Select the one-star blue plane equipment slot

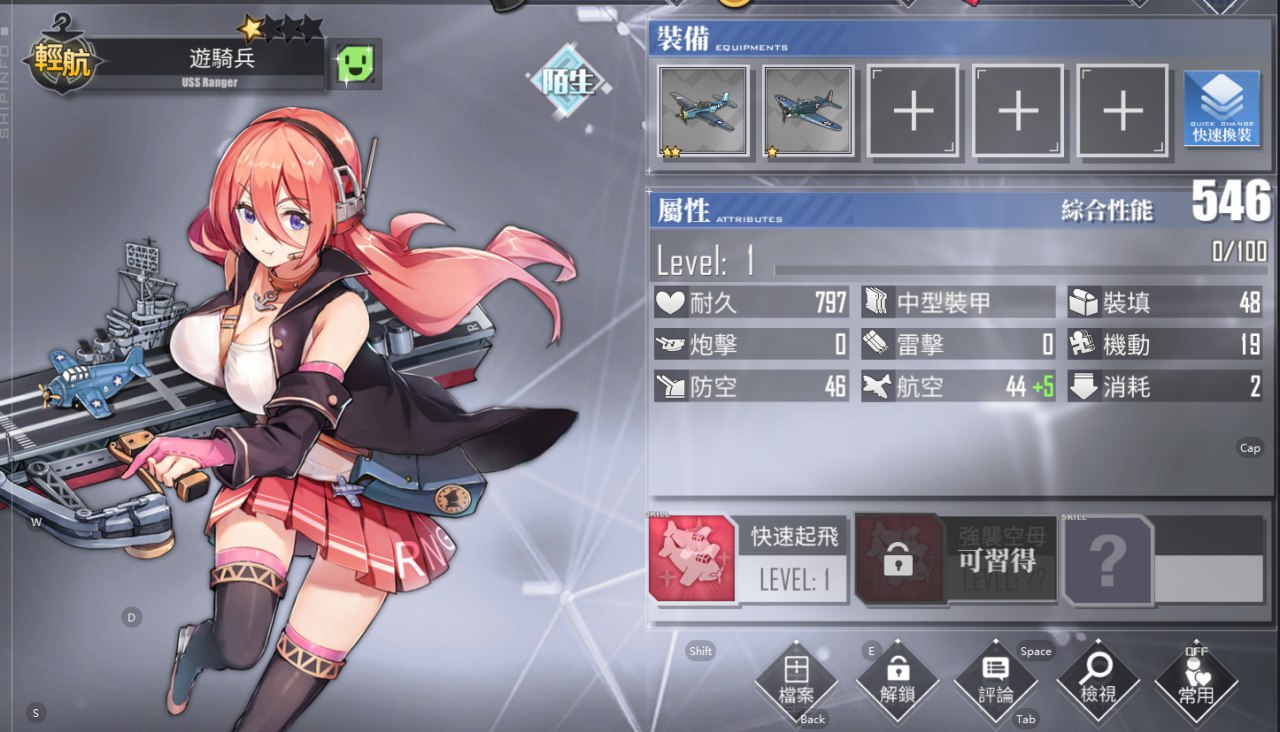[808, 111]
